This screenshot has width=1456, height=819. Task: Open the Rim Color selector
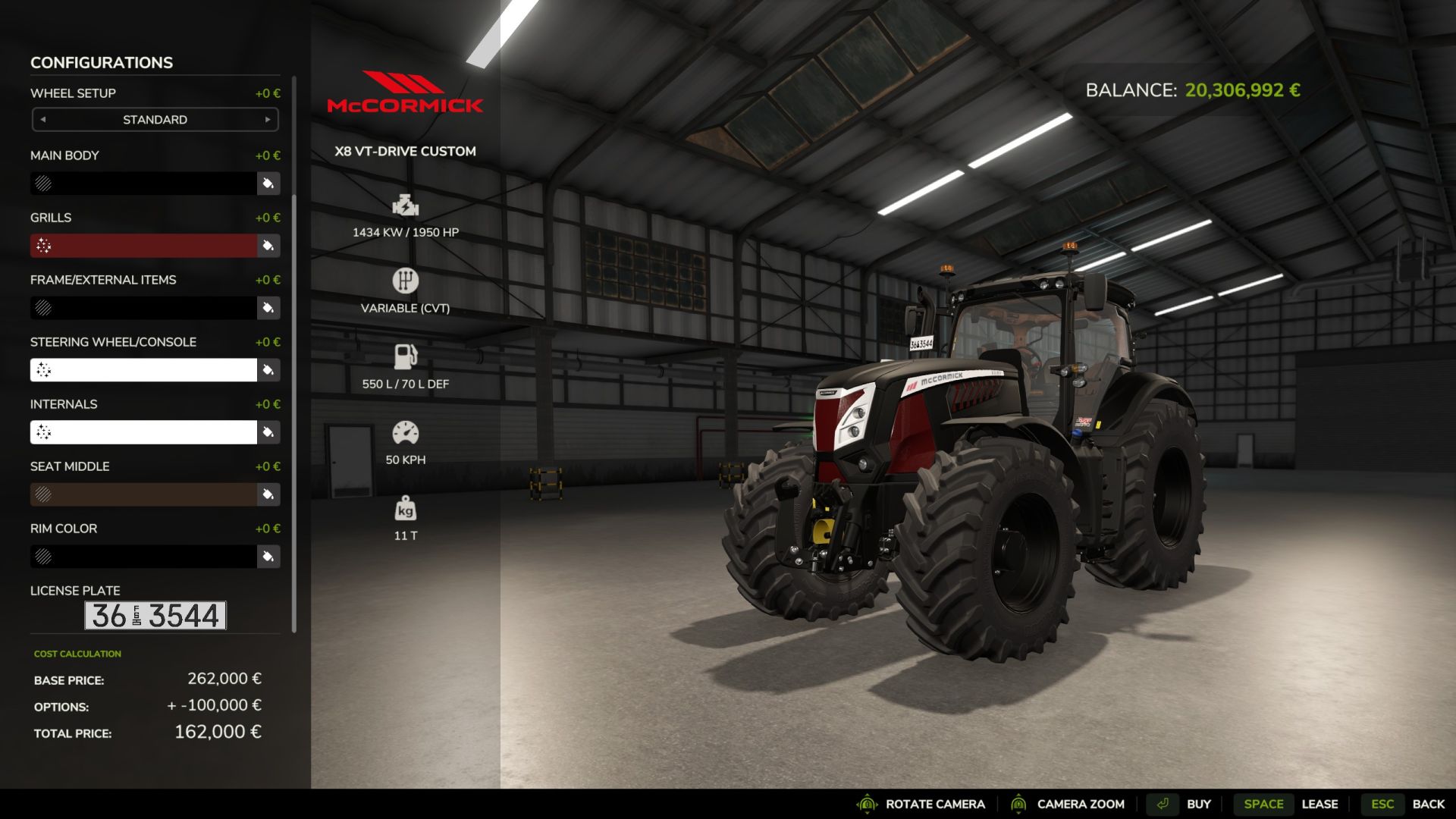[x=268, y=557]
